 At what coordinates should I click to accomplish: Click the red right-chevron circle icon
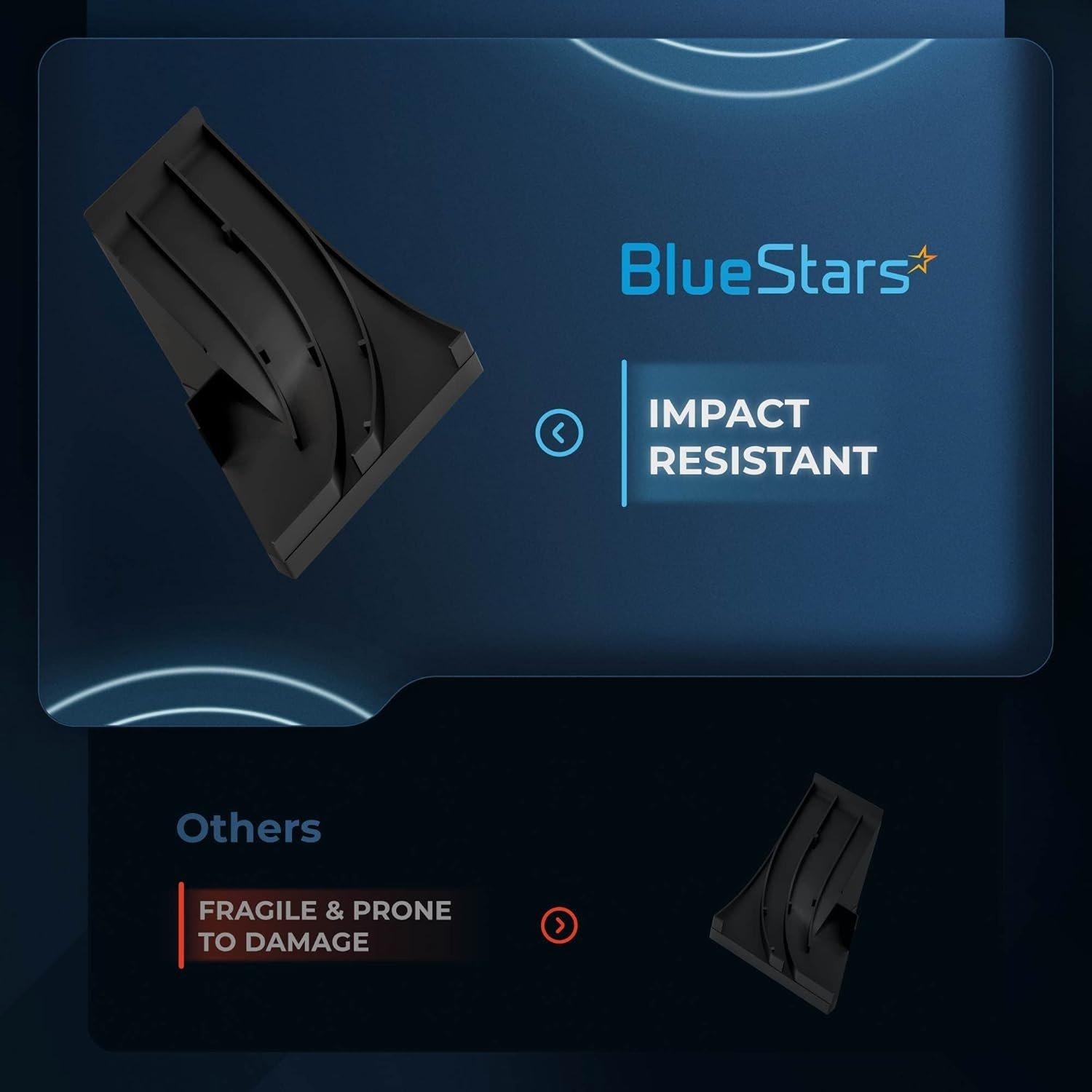point(559,925)
